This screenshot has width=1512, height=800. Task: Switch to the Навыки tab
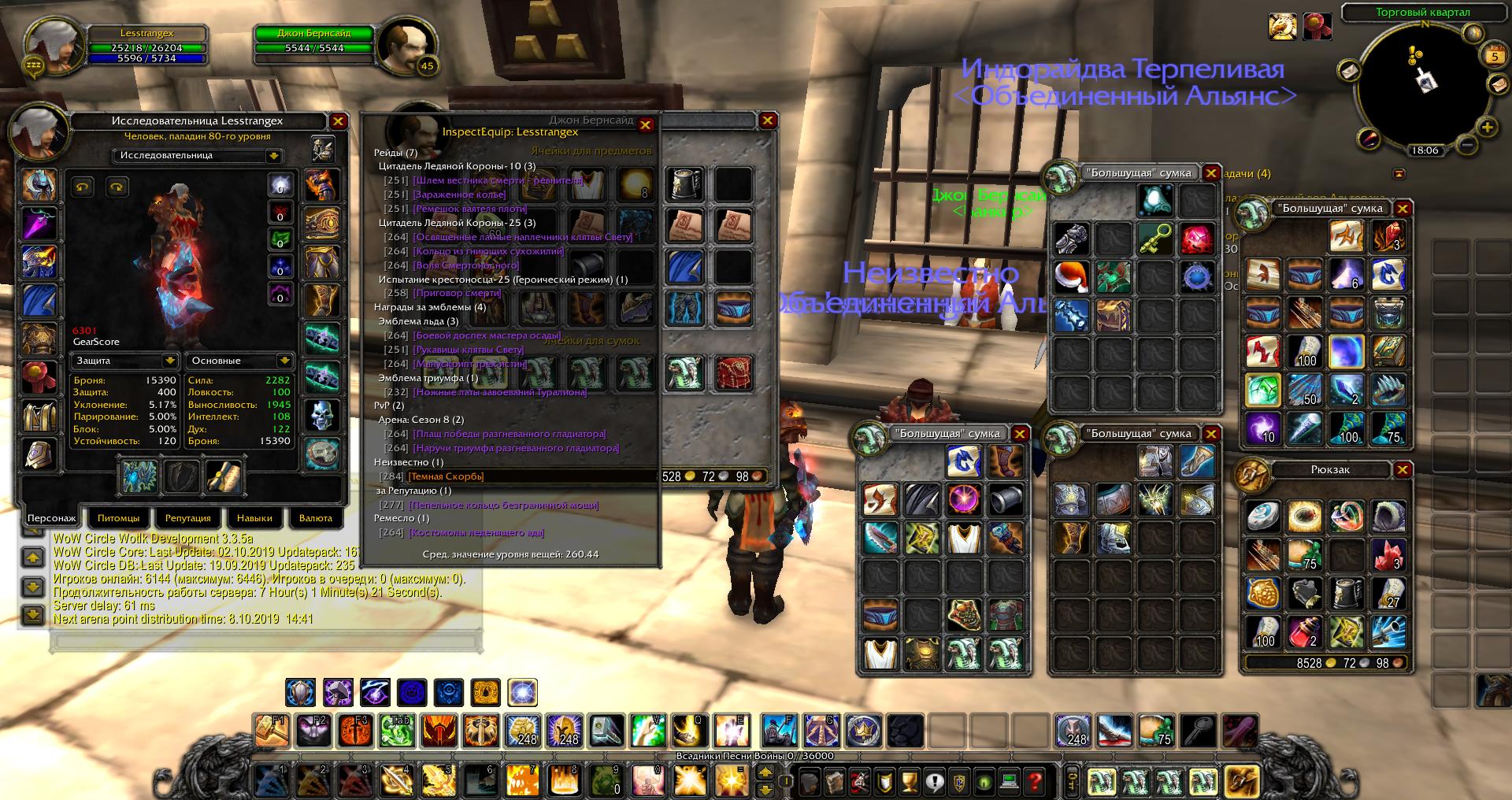[254, 518]
